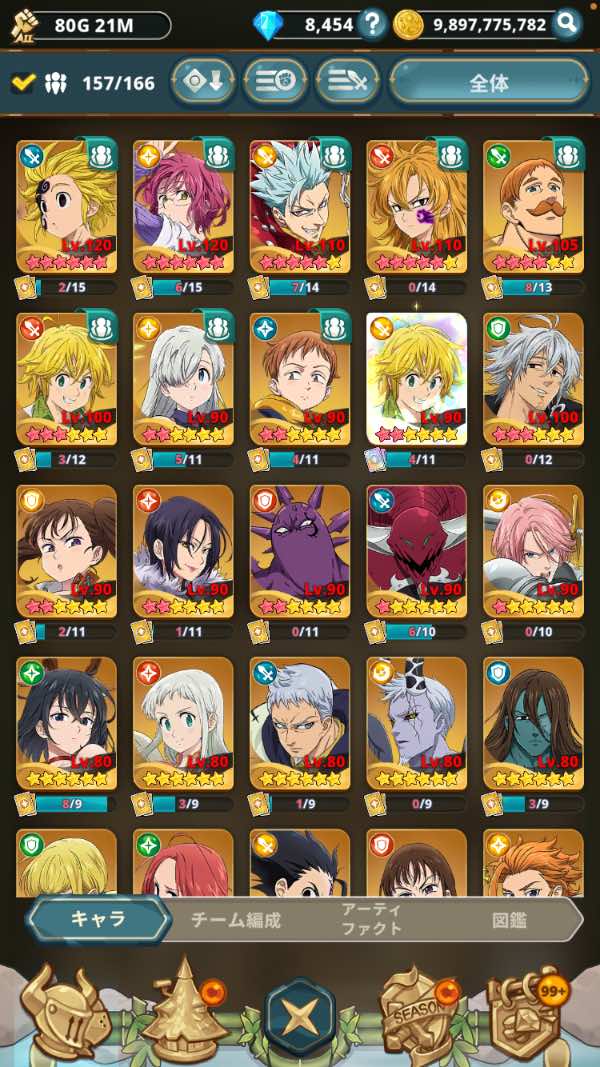
Task: Switch to the 図鑑 tab
Action: click(x=509, y=920)
